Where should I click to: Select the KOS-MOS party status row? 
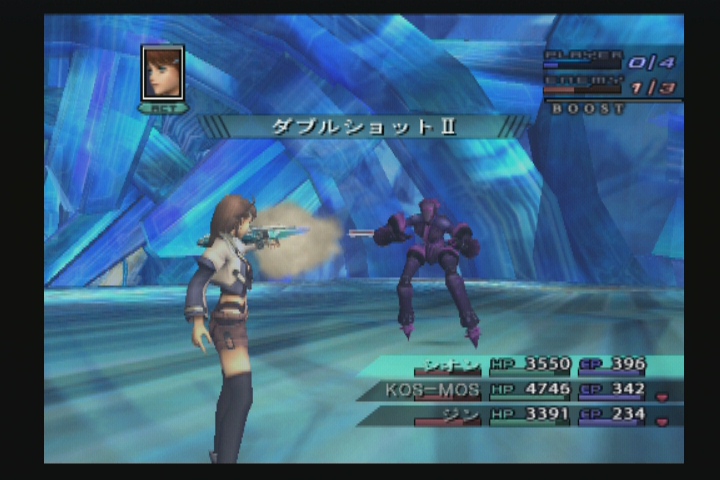point(520,390)
